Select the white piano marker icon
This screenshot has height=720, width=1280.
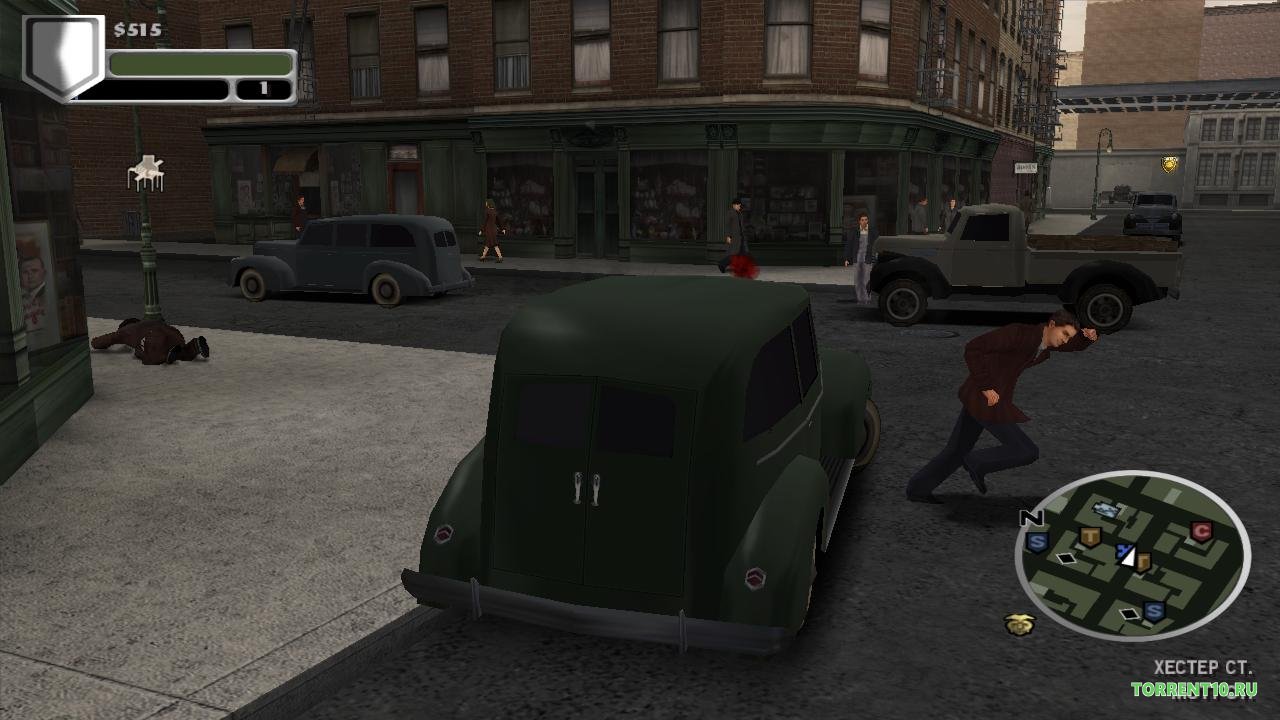pos(146,173)
